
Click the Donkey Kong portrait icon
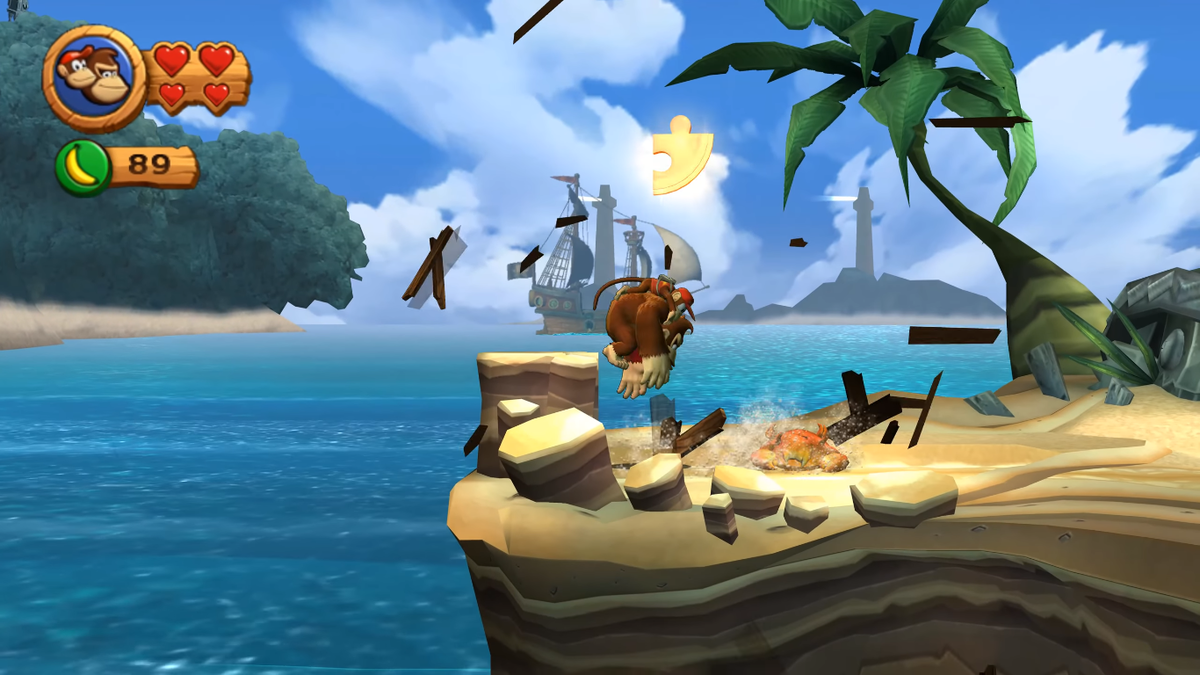click(x=93, y=78)
